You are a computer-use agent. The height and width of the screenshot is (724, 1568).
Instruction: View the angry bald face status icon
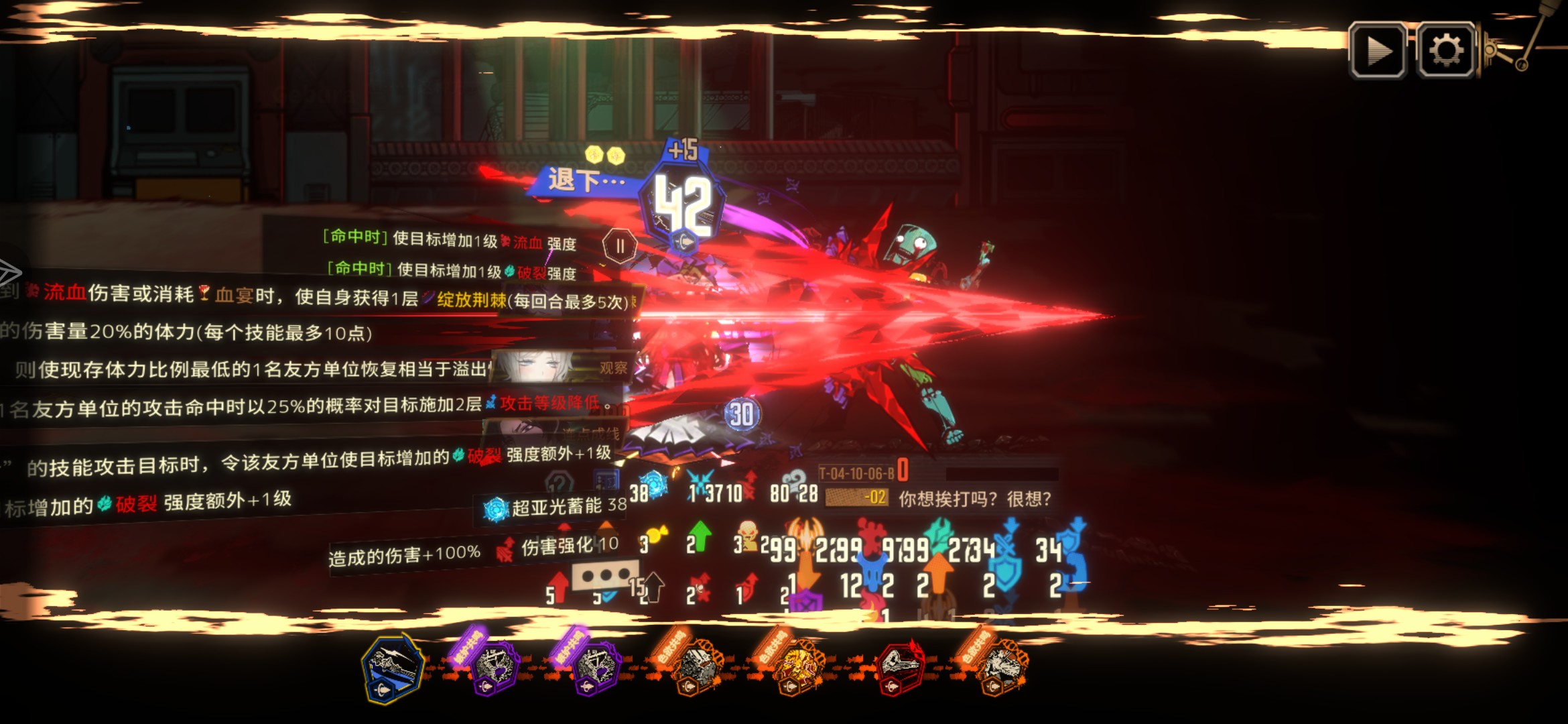(x=748, y=536)
